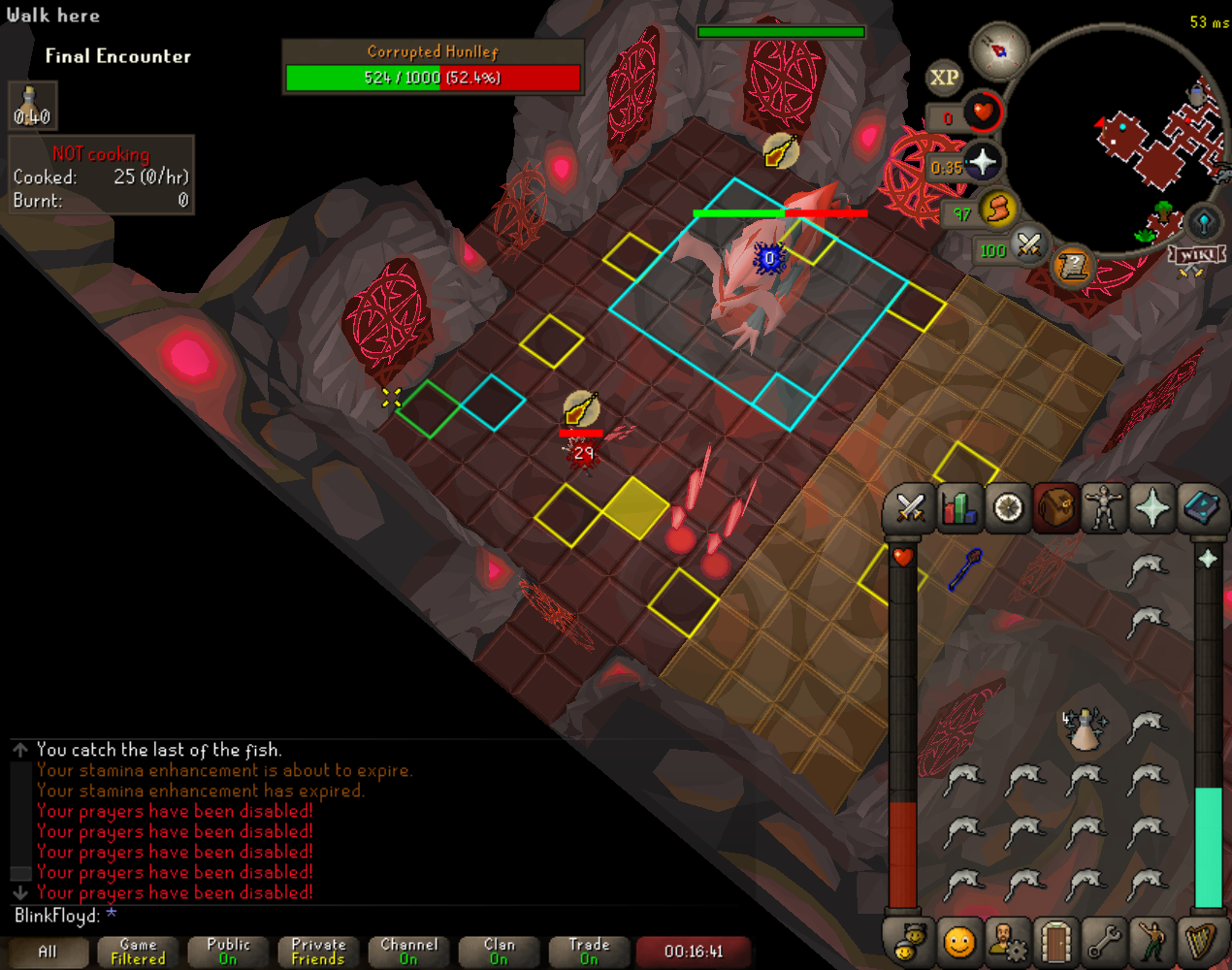1232x970 pixels.
Task: Open the Wiki lookup banner
Action: [x=1198, y=255]
